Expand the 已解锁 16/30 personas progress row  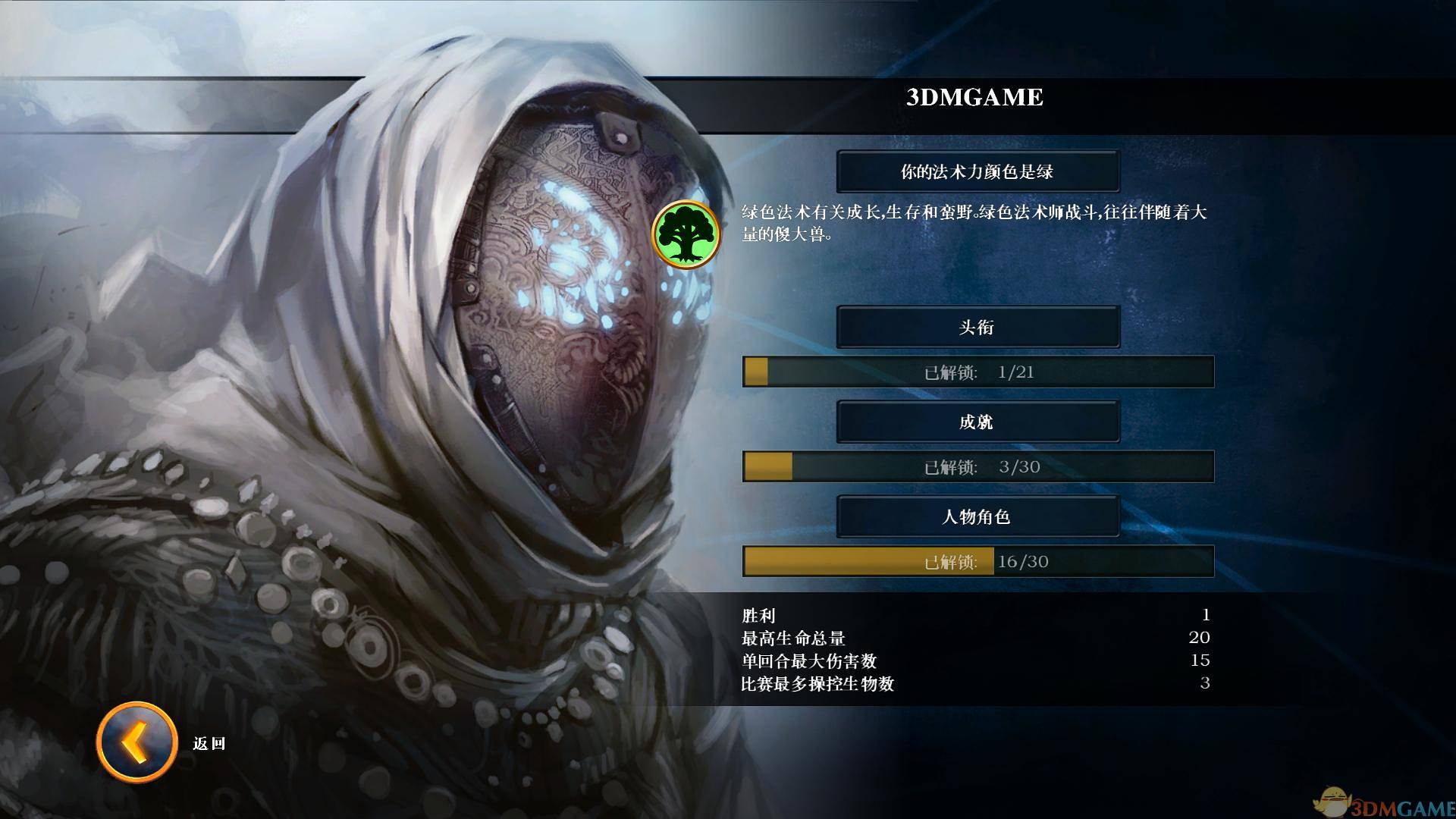[978, 562]
